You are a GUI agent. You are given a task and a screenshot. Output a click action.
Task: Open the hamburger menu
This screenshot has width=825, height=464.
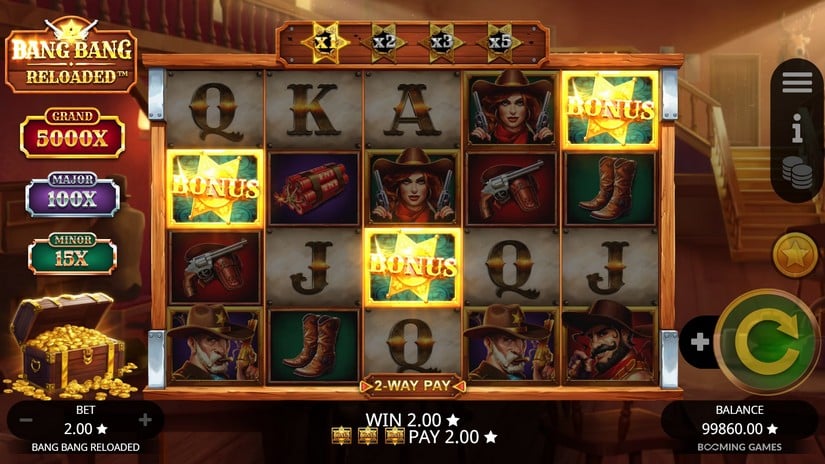(797, 83)
